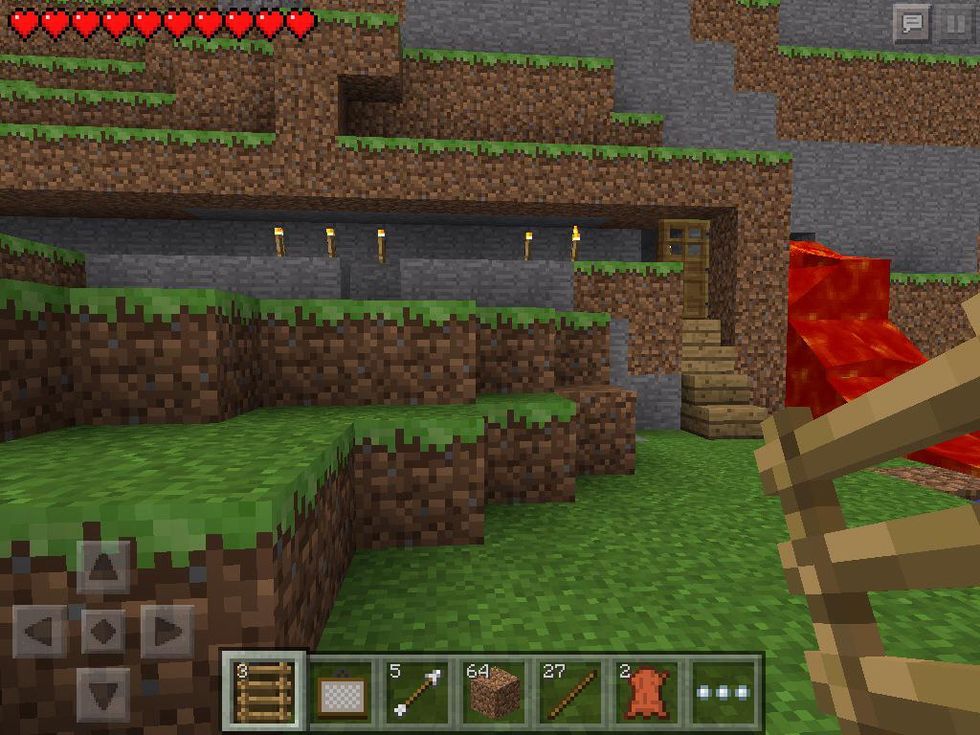Viewport: 980px width, 735px height.
Task: Select the dirt block hotbar slot
Action: (x=494, y=691)
